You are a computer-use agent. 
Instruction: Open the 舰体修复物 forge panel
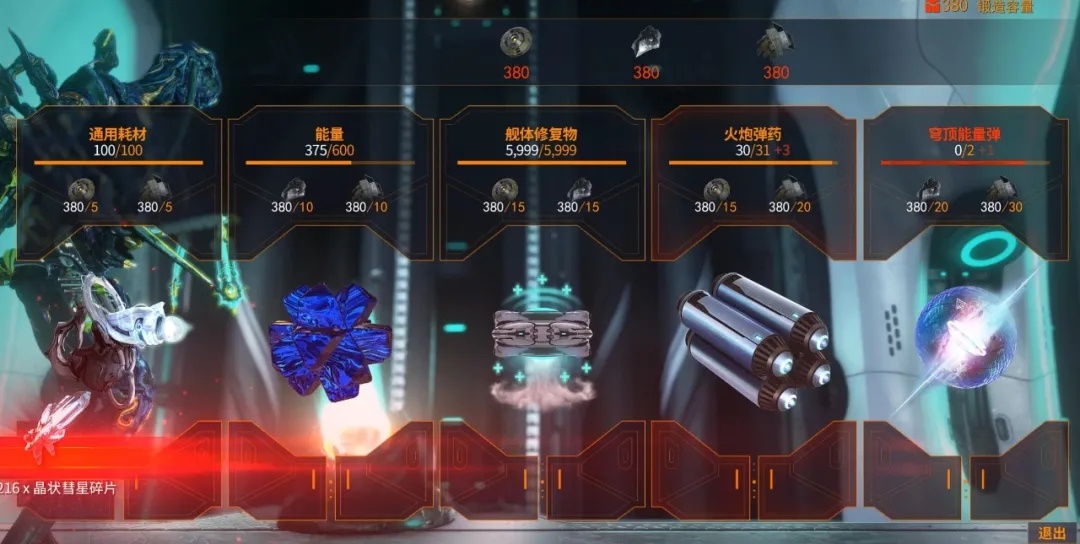point(542,181)
